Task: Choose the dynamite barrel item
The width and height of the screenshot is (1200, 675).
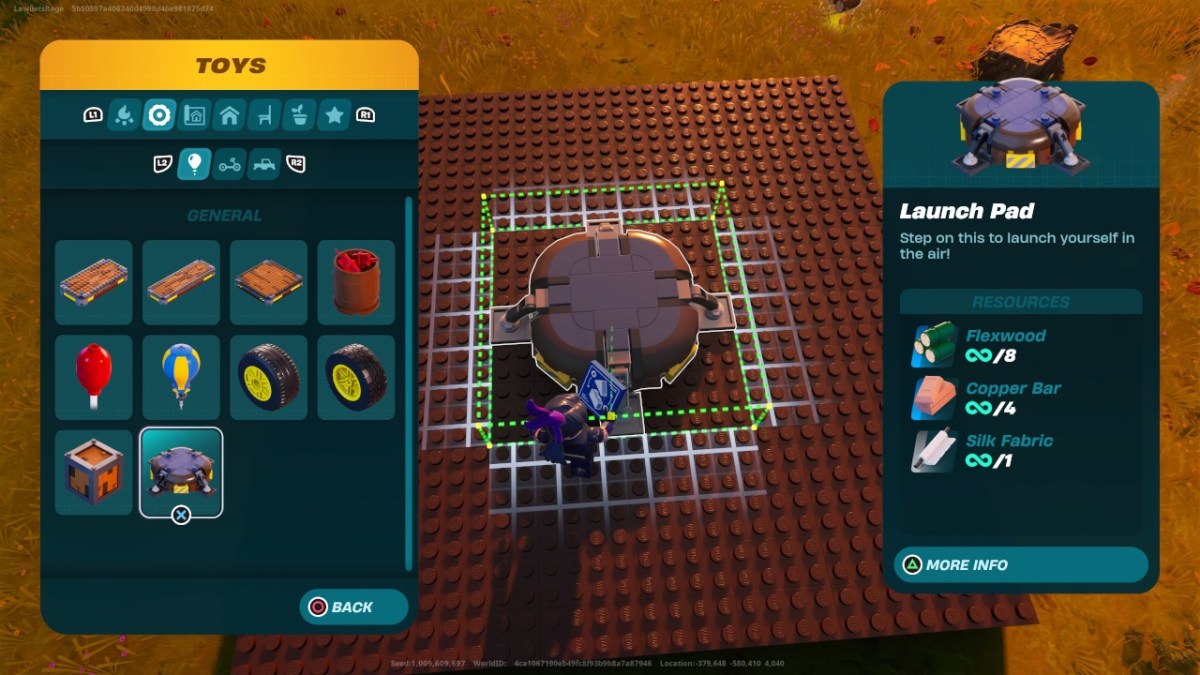Action: [356, 282]
